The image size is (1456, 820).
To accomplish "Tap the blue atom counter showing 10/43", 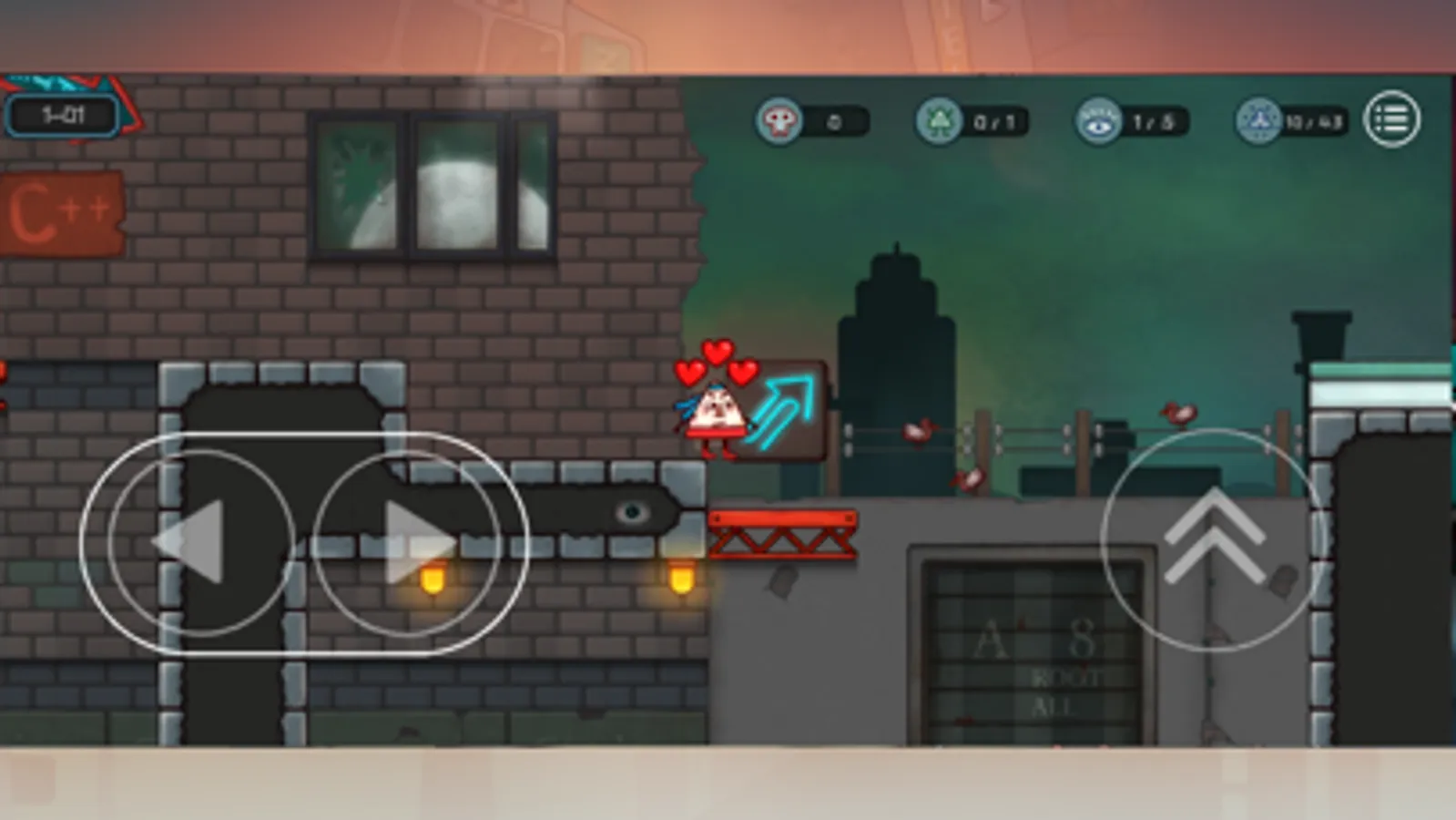I will pos(1259,118).
